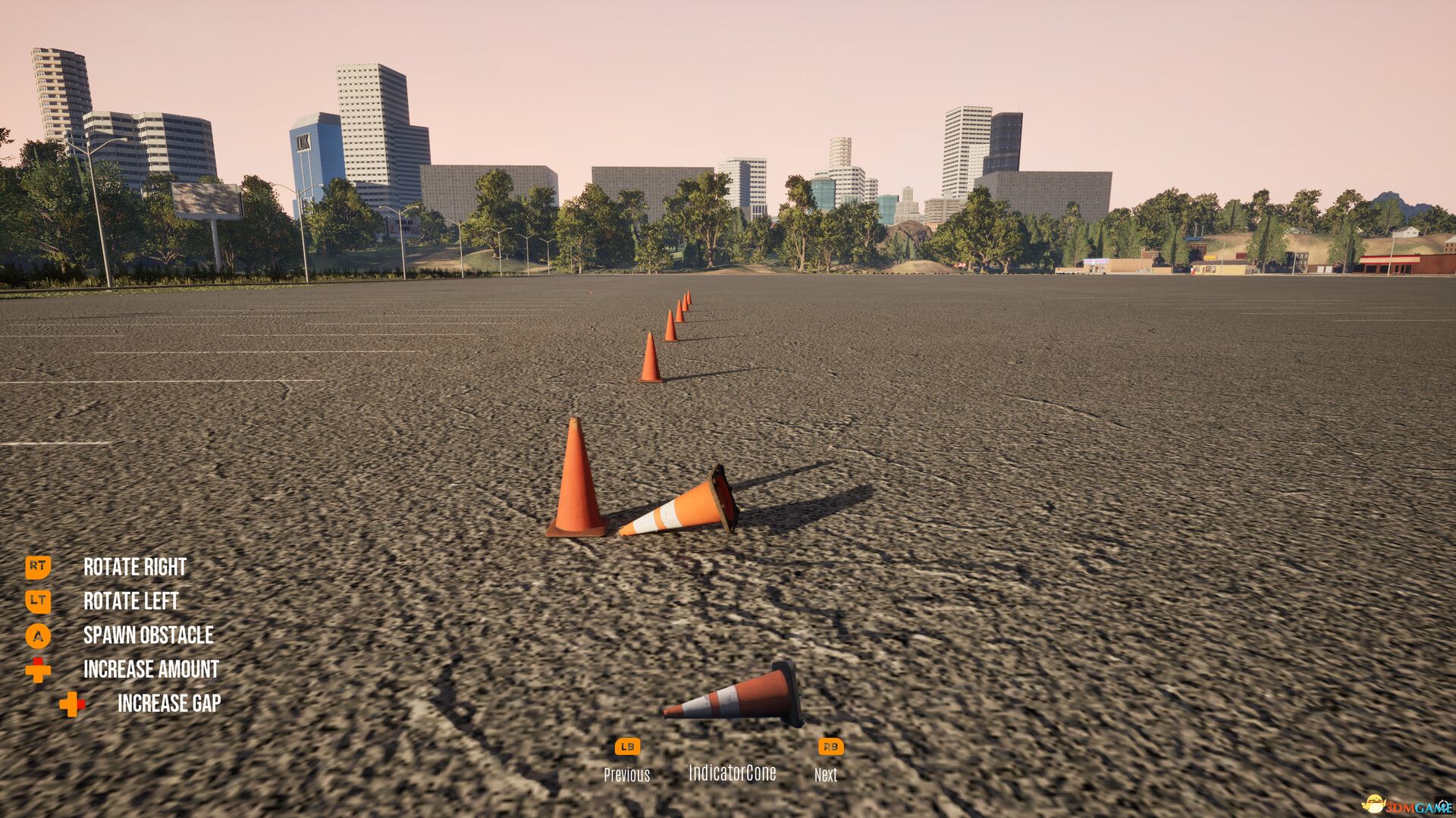
Task: Select the Rotate Left action label
Action: [x=130, y=601]
